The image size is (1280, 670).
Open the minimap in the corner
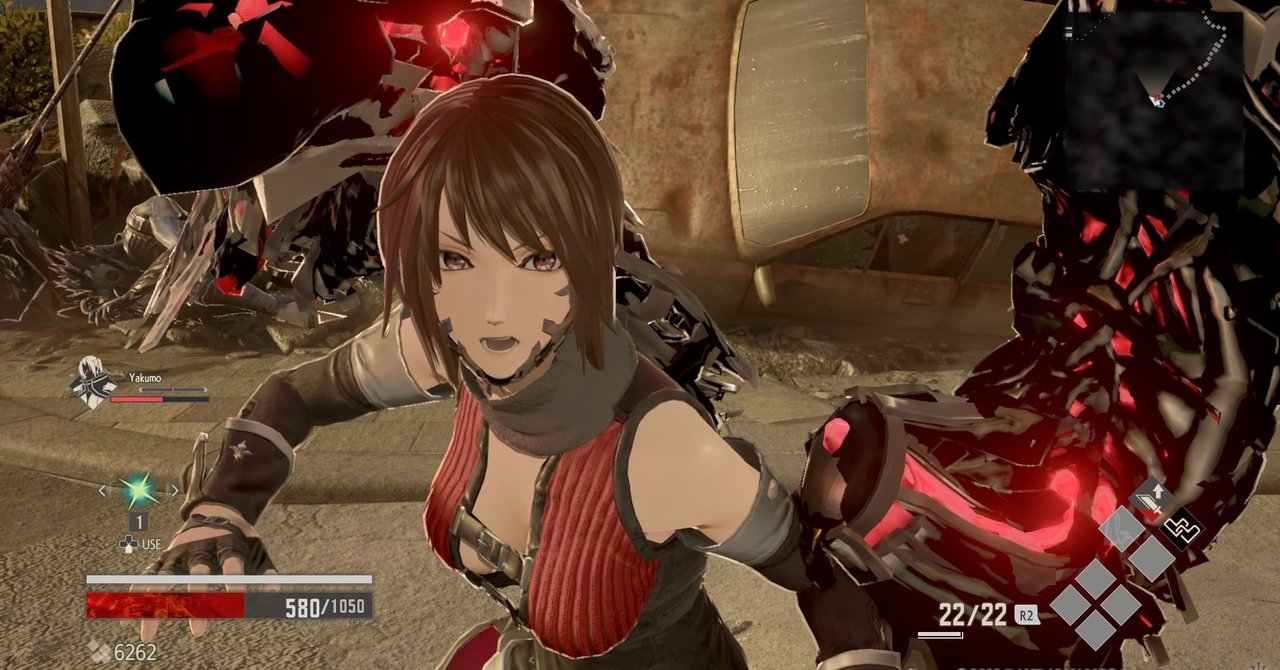(1152, 98)
